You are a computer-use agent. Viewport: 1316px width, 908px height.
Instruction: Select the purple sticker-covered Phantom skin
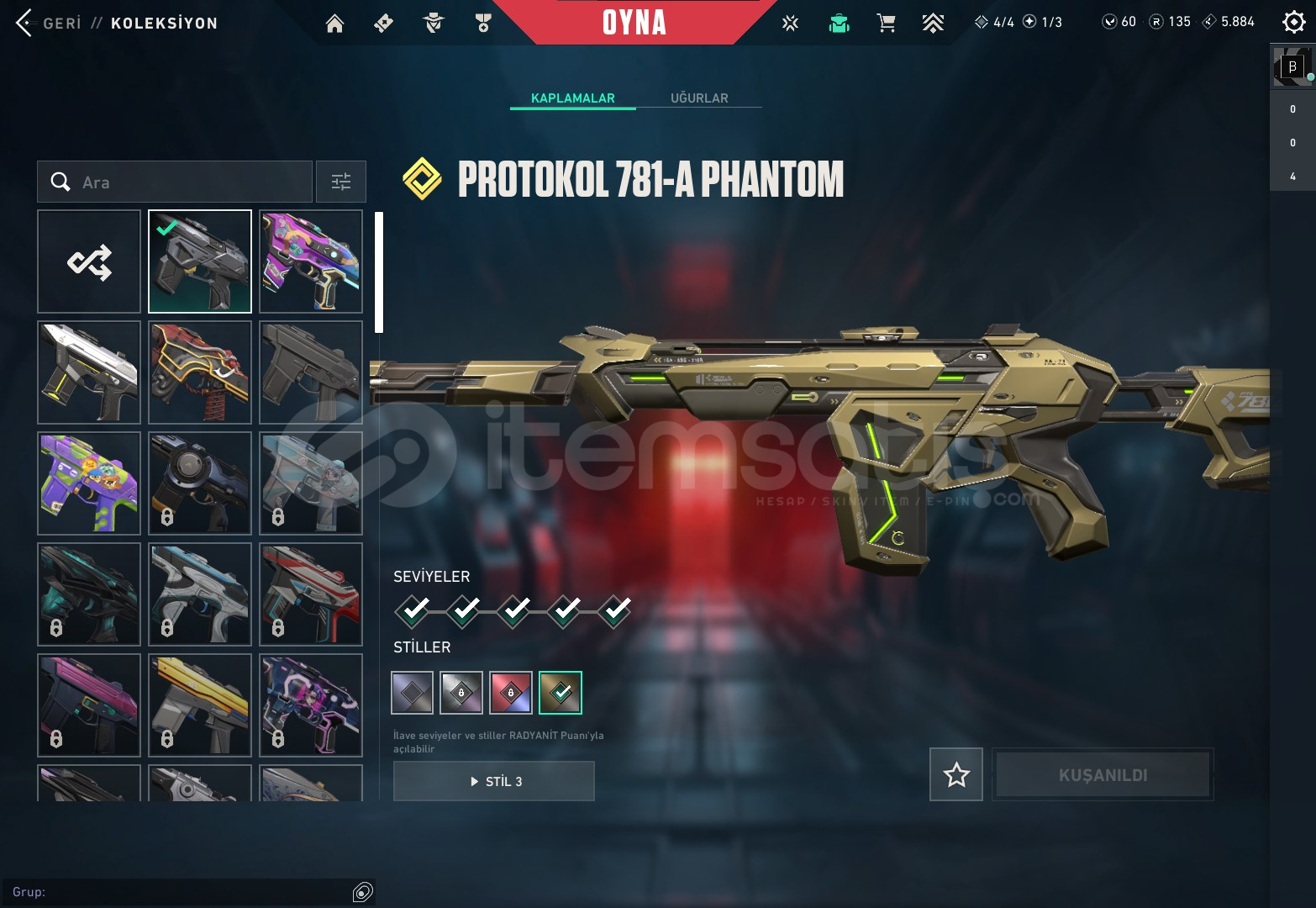[311, 261]
